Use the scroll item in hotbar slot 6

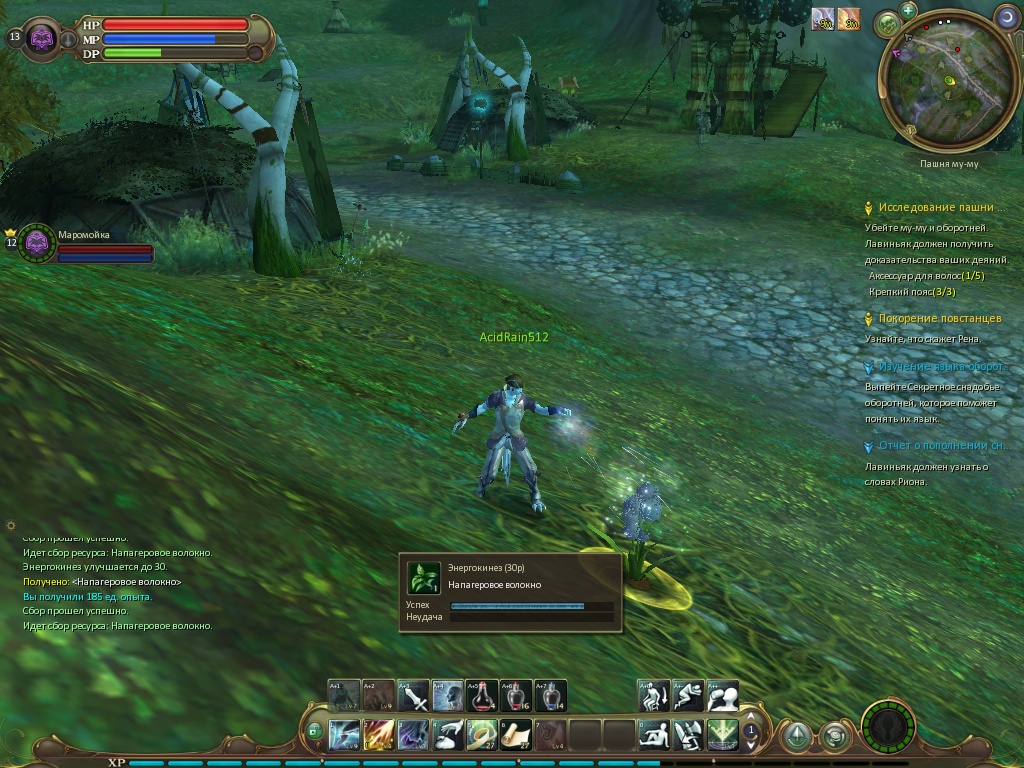click(x=516, y=735)
